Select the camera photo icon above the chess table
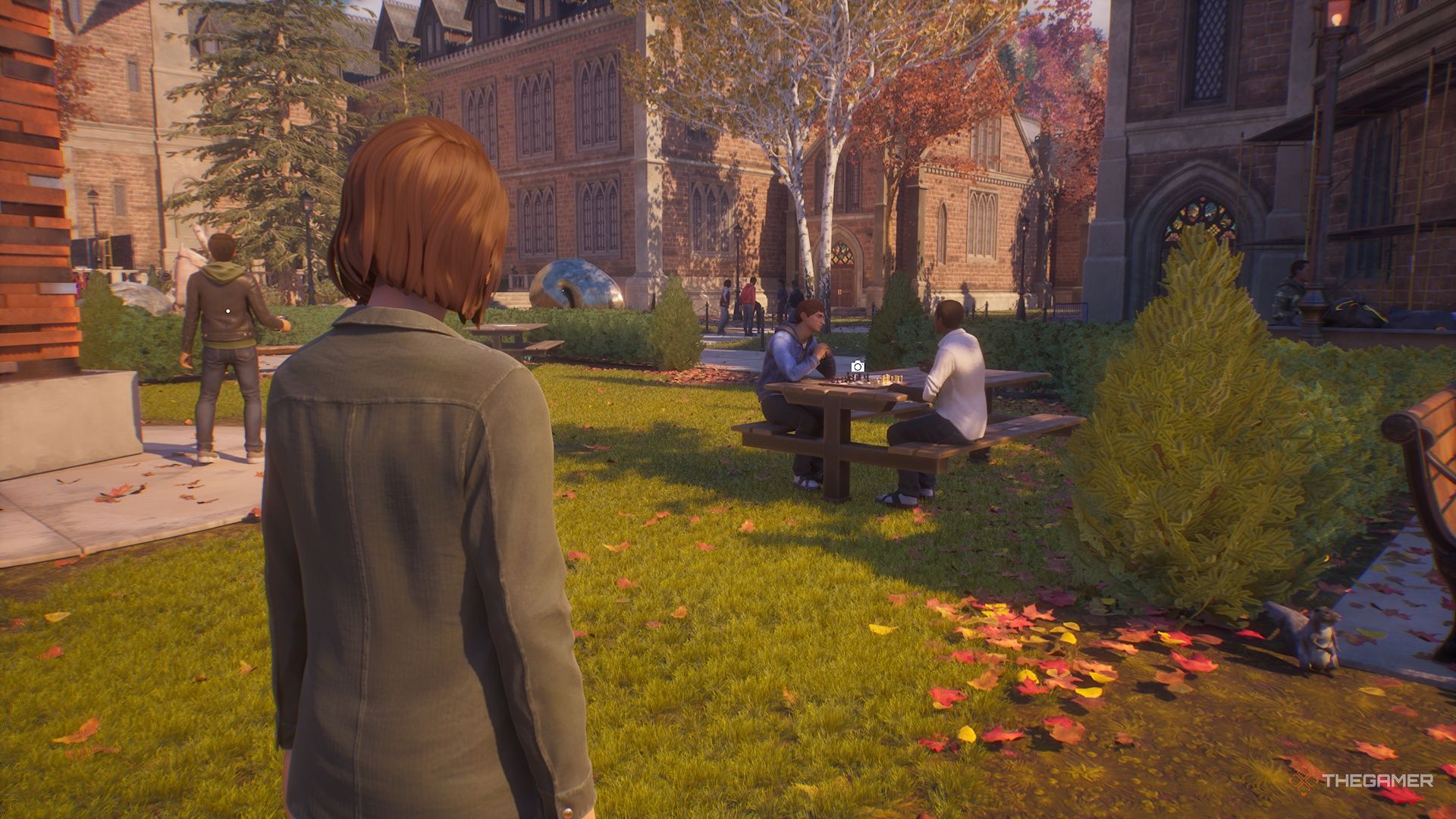 pos(857,367)
